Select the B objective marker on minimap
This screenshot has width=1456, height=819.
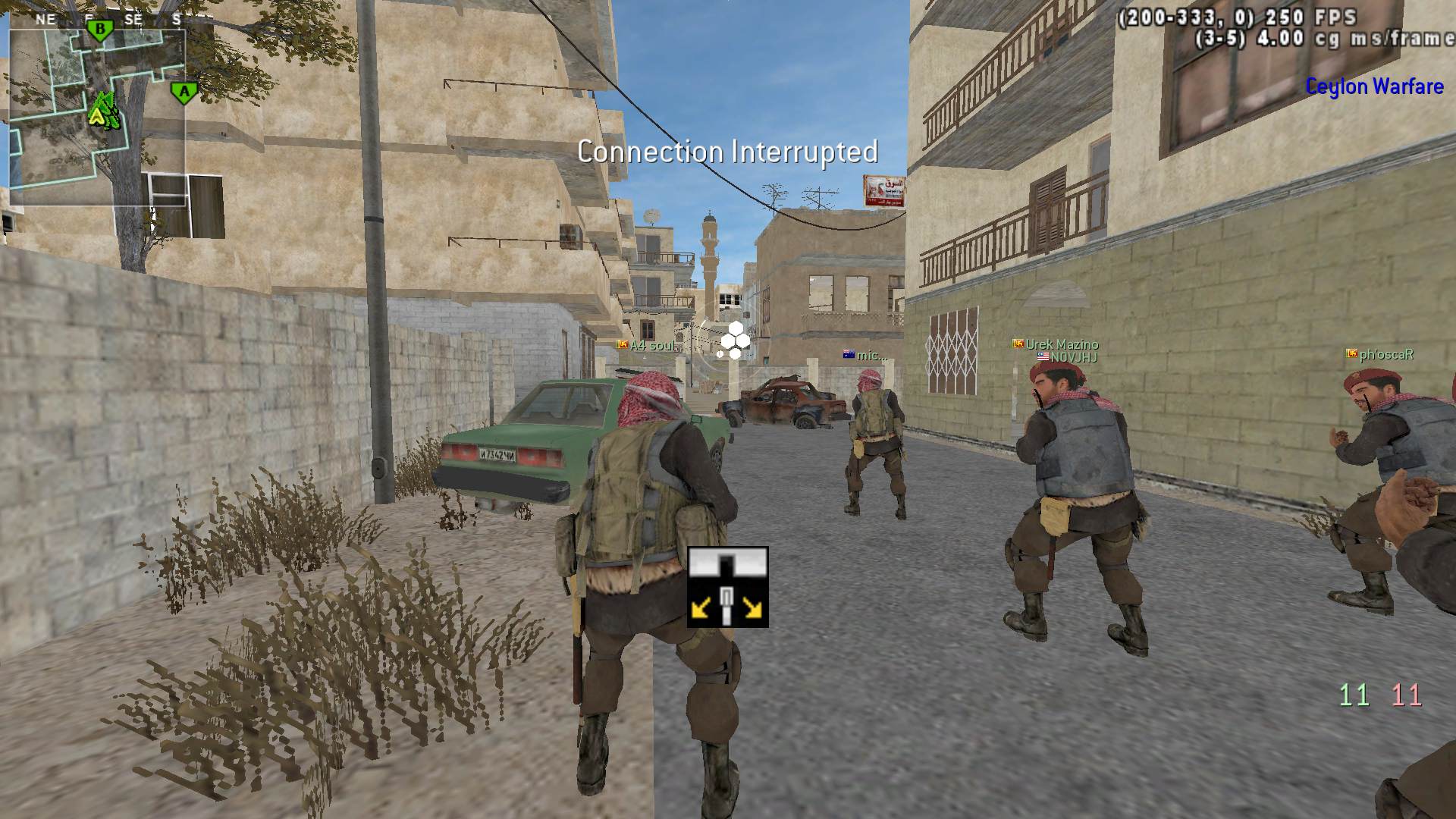[99, 30]
